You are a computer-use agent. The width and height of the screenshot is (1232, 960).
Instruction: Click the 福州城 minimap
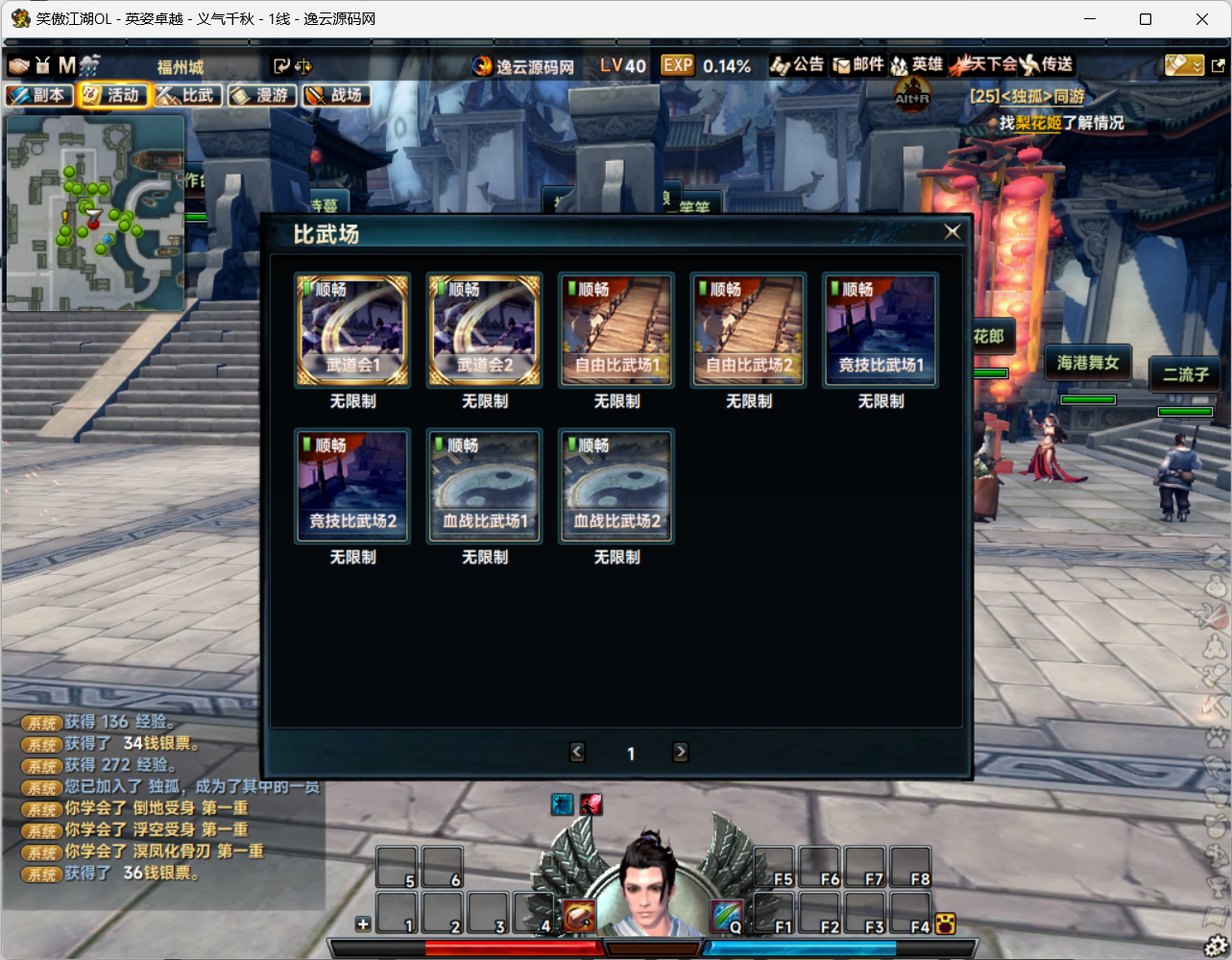click(x=95, y=213)
